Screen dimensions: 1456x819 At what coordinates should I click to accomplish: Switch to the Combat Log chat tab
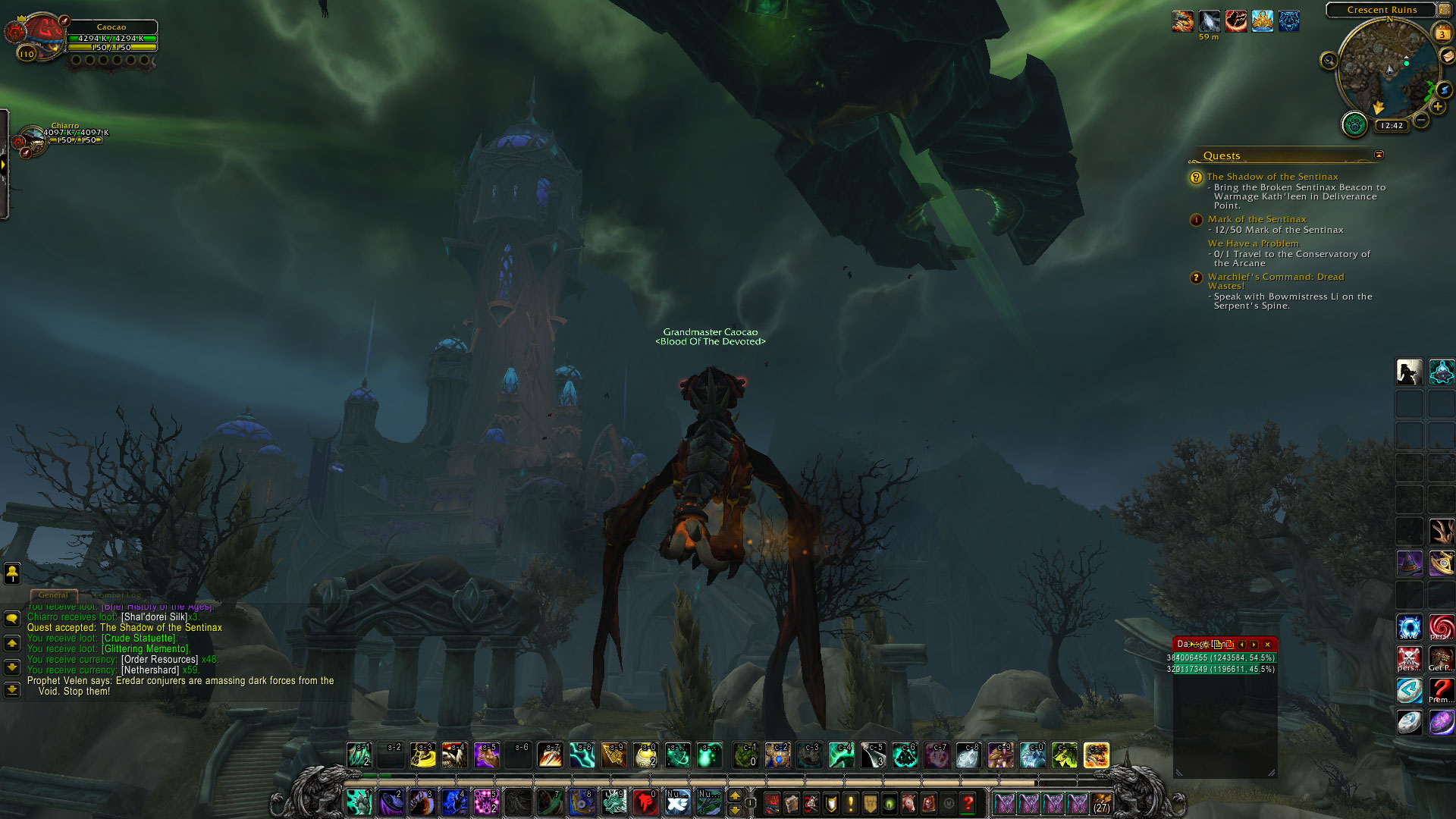coord(118,595)
